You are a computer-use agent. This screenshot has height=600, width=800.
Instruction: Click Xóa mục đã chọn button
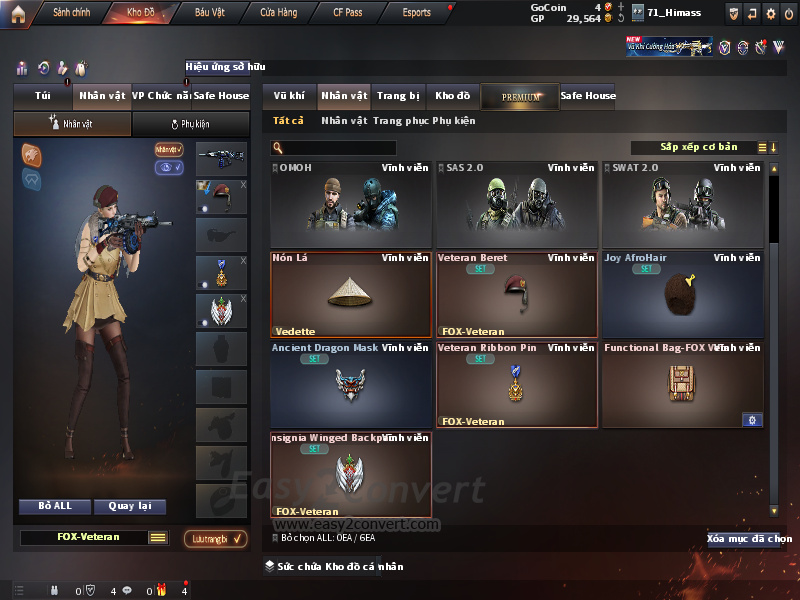tap(748, 539)
